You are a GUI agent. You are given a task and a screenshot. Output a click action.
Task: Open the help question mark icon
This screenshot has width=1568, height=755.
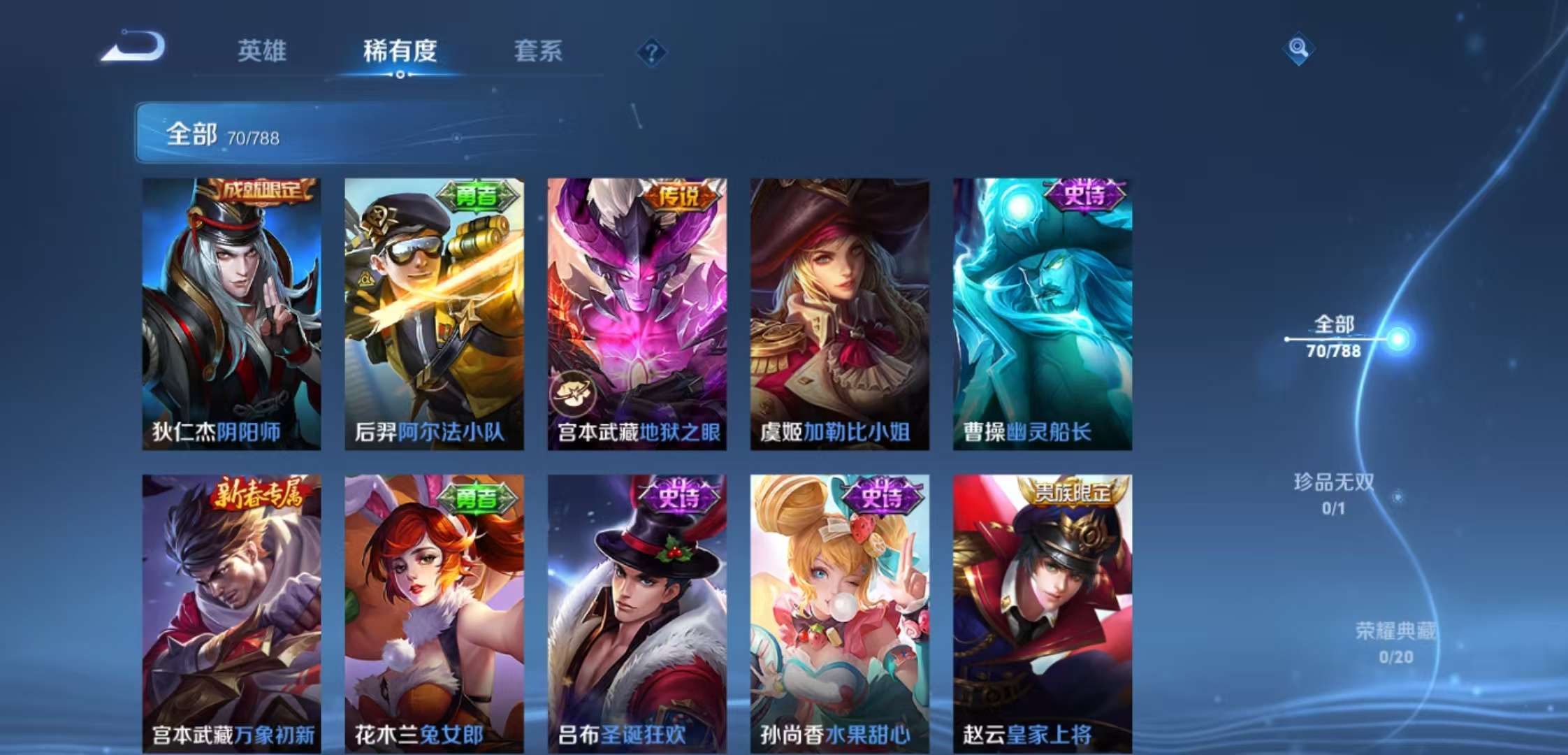pos(651,52)
